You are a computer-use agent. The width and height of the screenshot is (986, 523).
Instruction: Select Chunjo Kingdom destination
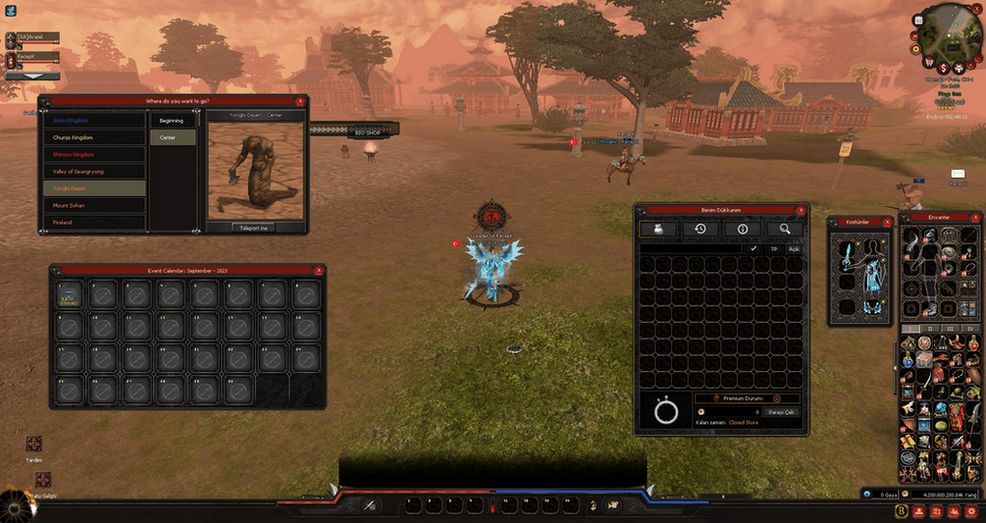pos(94,137)
